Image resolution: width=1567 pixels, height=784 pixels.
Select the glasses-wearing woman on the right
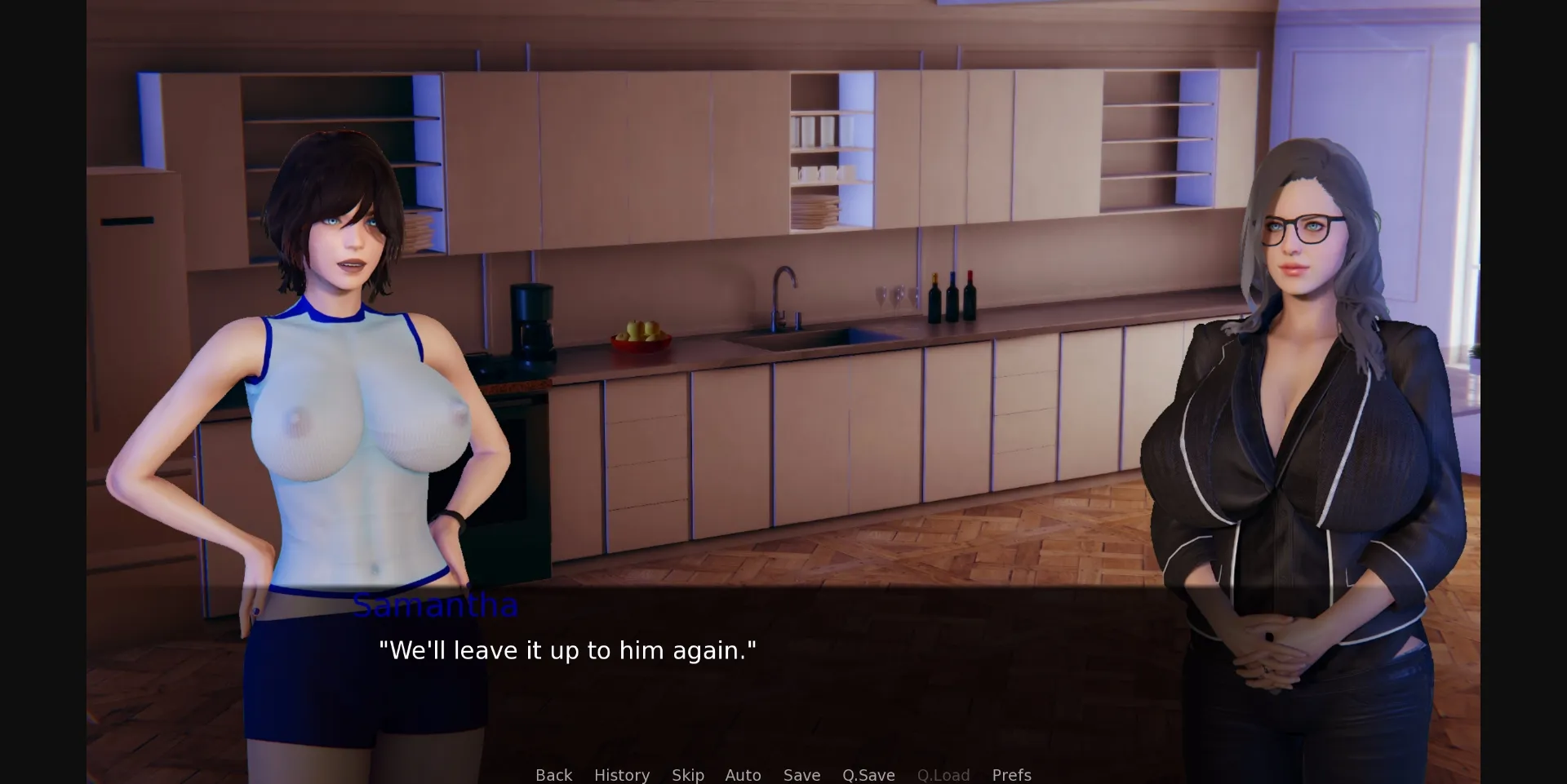click(1306, 326)
